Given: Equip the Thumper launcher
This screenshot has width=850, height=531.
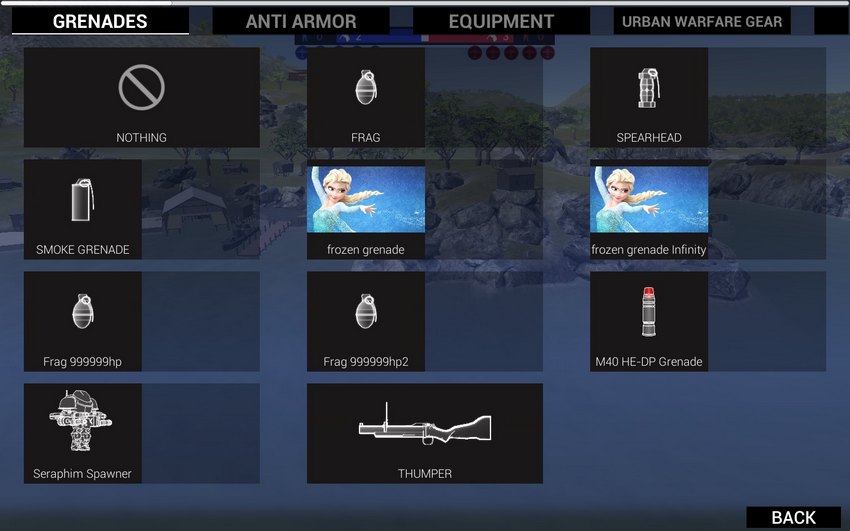Looking at the screenshot, I should tap(425, 434).
